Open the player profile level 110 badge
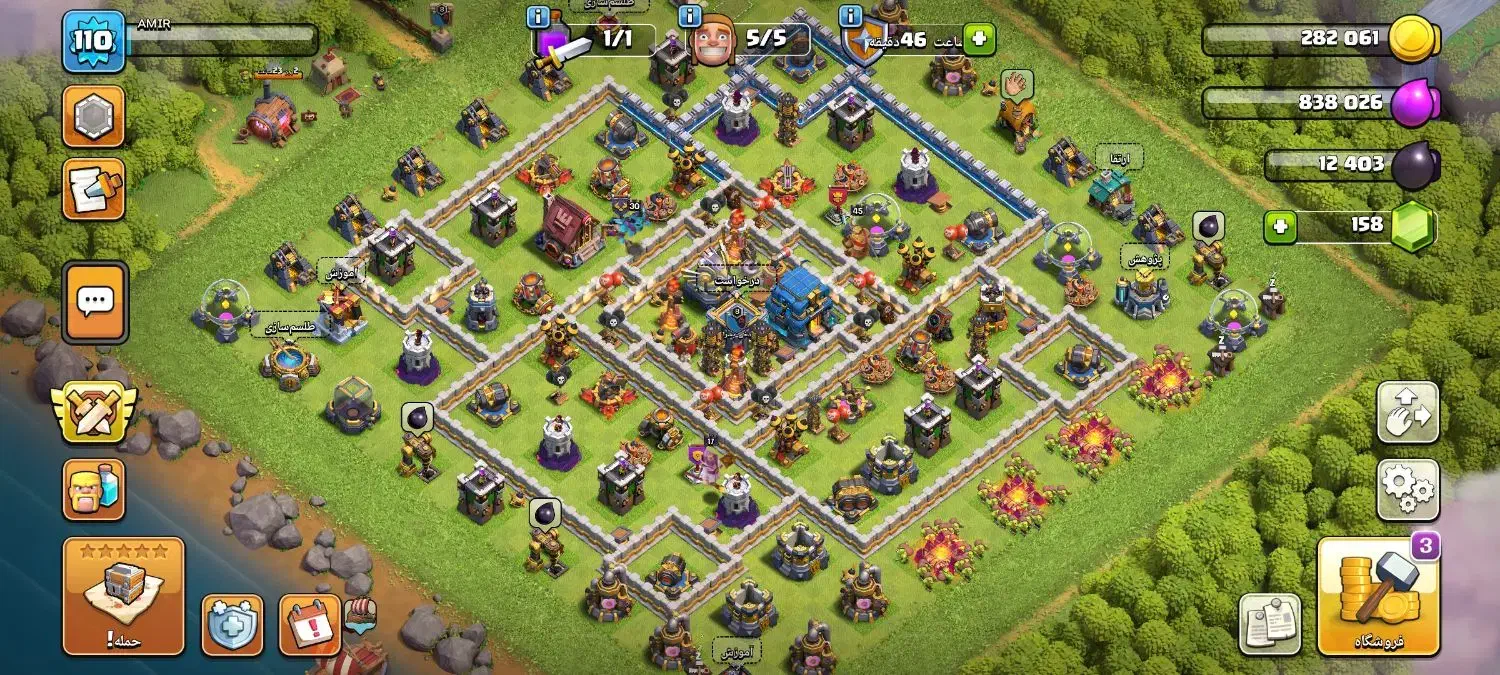The image size is (1500, 675). pos(94,42)
